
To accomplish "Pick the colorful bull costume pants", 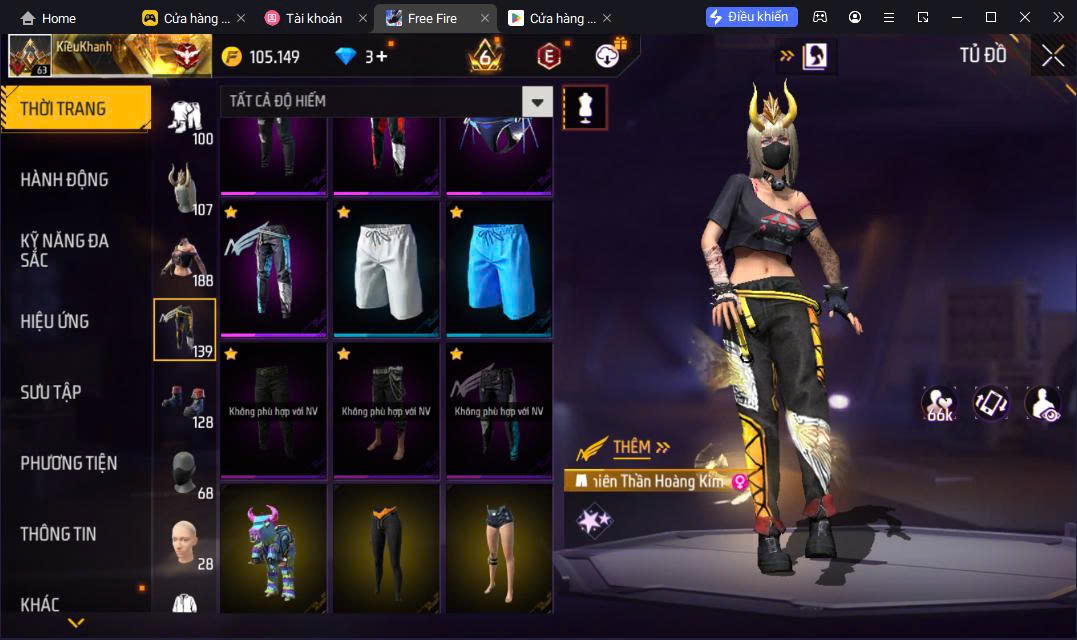I will [273, 548].
